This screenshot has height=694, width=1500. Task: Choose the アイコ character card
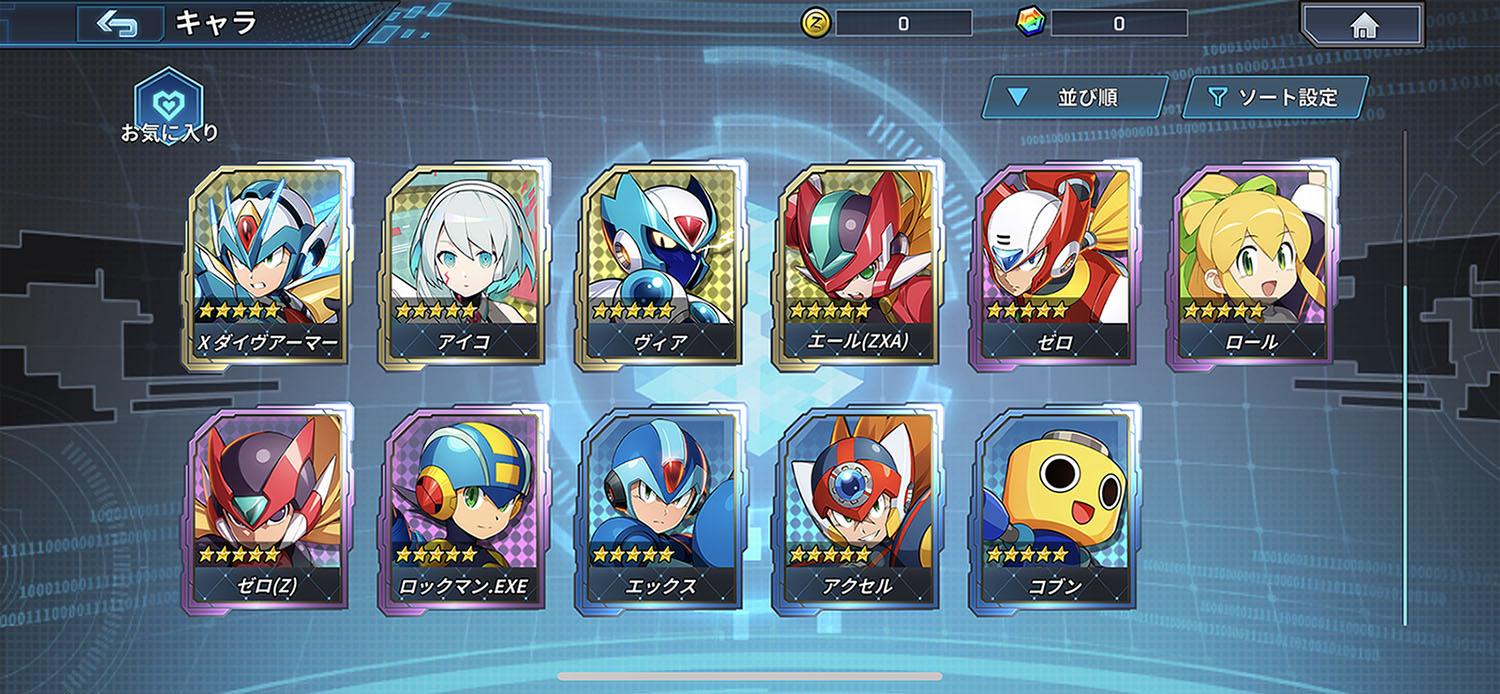click(462, 265)
